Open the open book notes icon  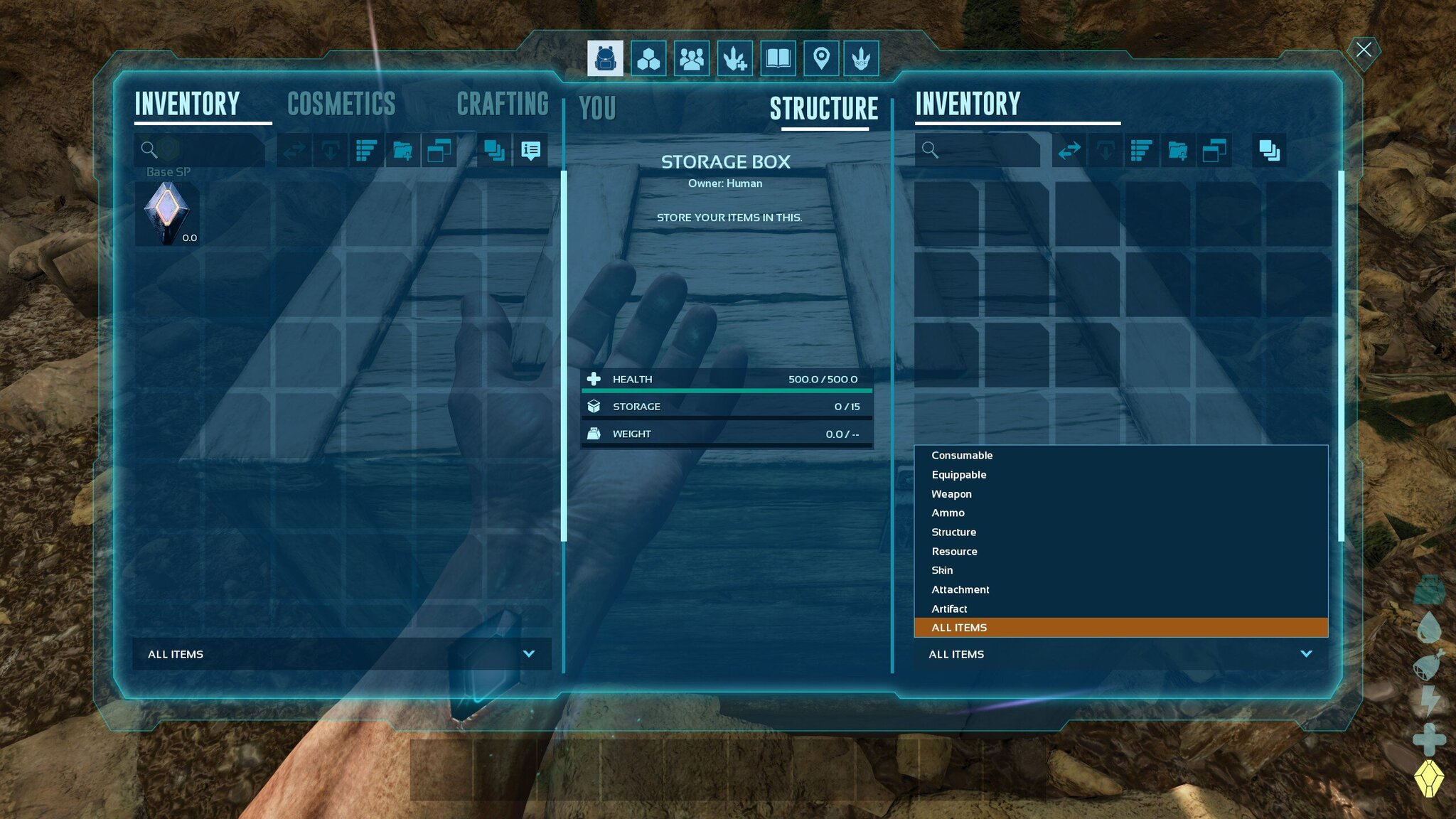pyautogui.click(x=778, y=58)
